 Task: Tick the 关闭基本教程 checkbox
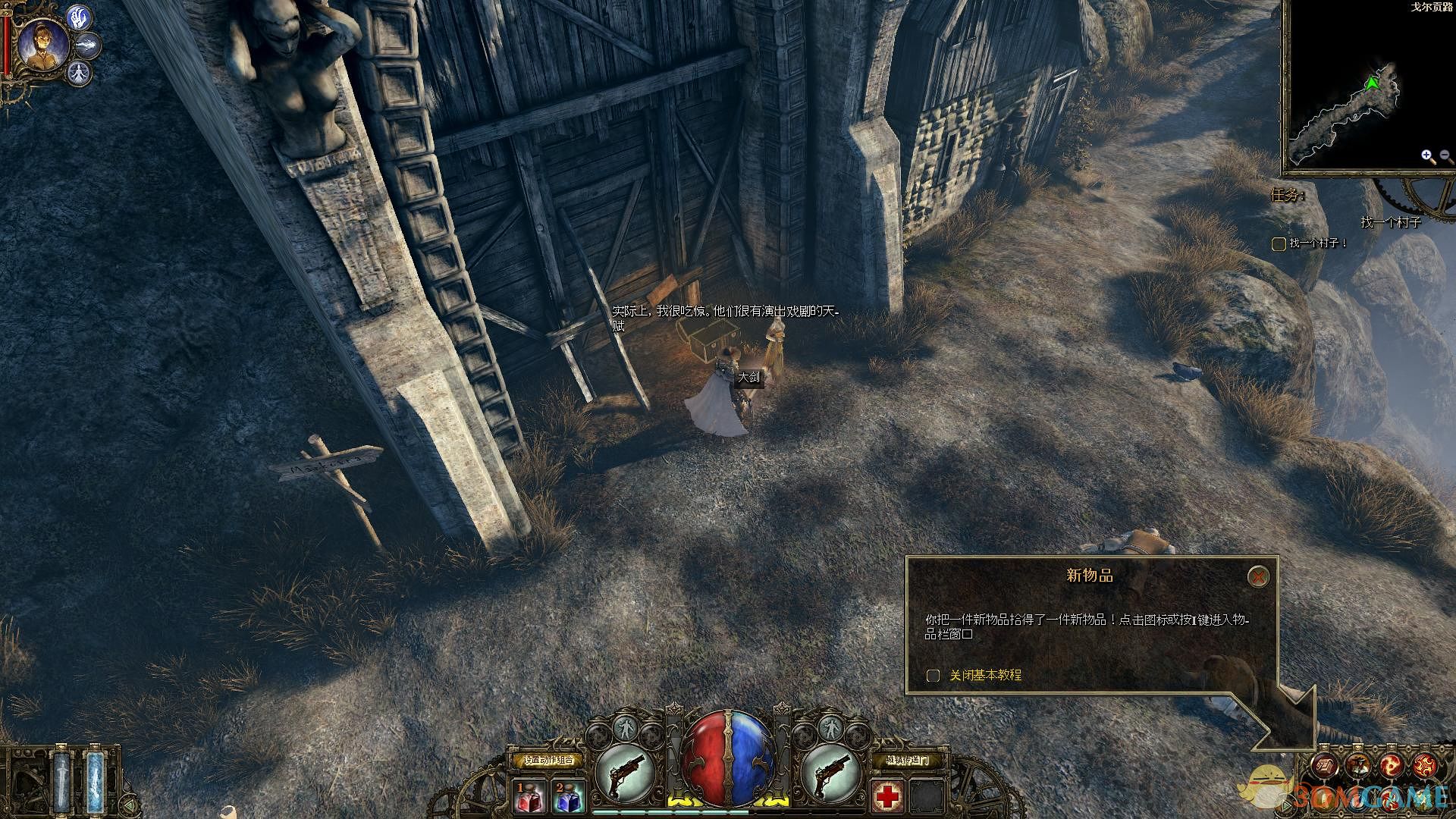[x=934, y=675]
